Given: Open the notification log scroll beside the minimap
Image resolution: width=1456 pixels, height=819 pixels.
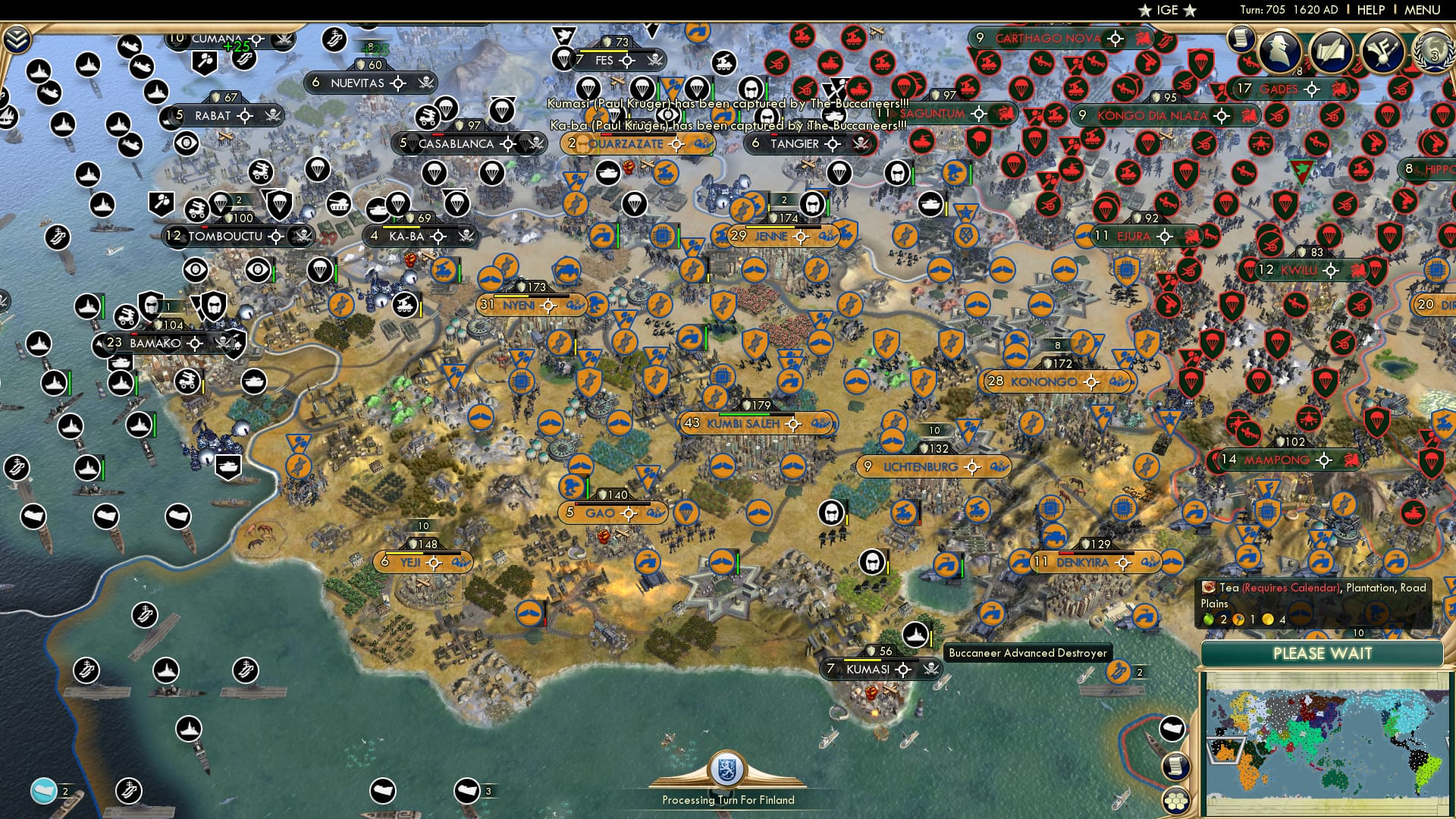Looking at the screenshot, I should [1175, 768].
